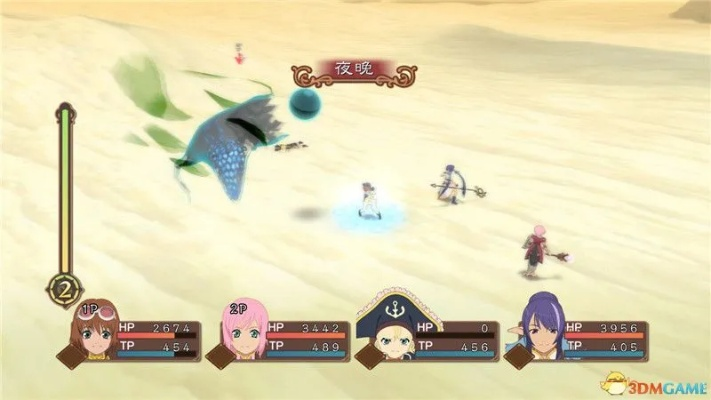Select Rita's brown-haired goggles portrait
Image resolution: width=711 pixels, height=400 pixels.
coord(95,331)
